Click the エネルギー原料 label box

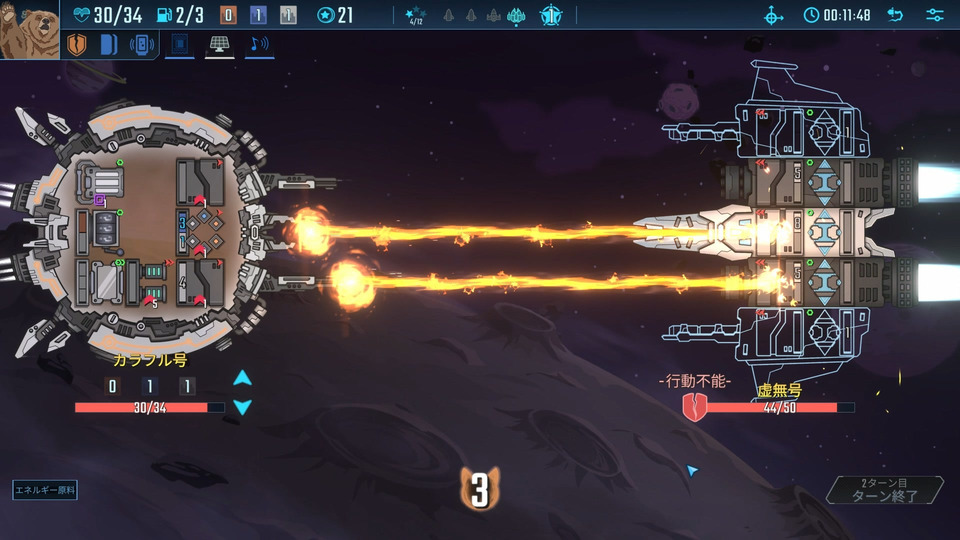[45, 490]
